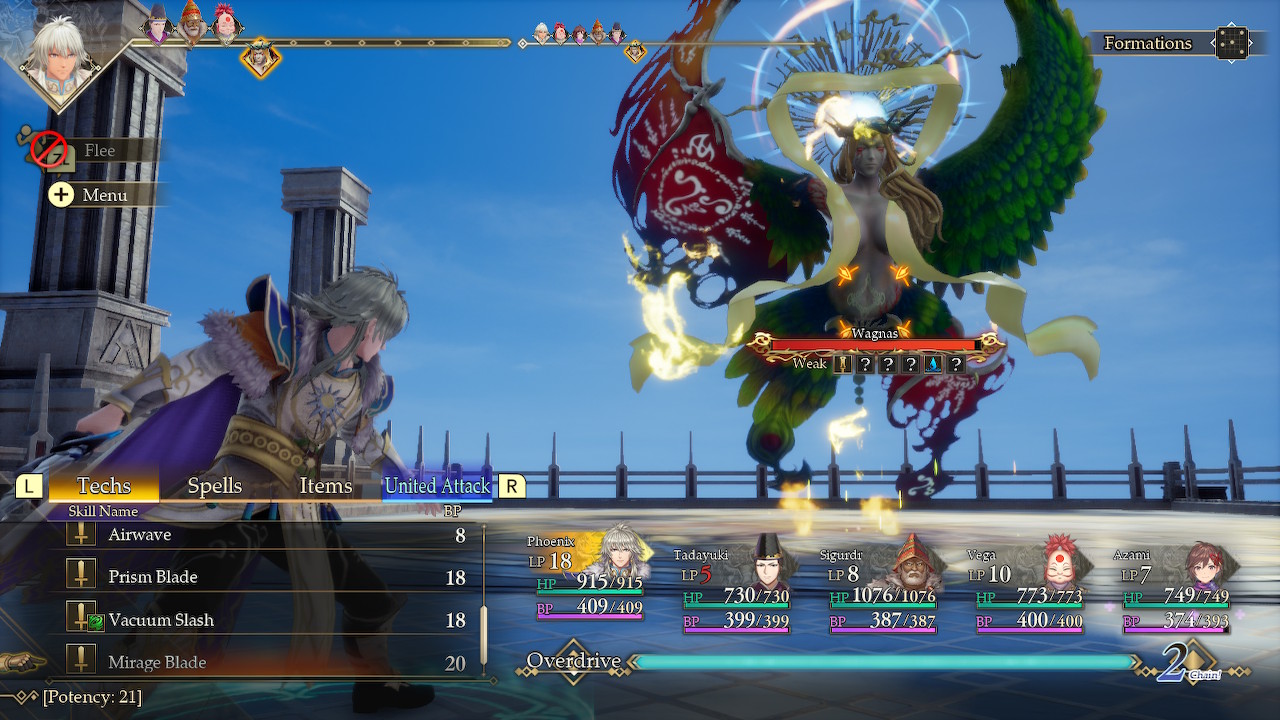Select Tadayuki's party status panel
This screenshot has width=1280, height=720.
coord(735,588)
